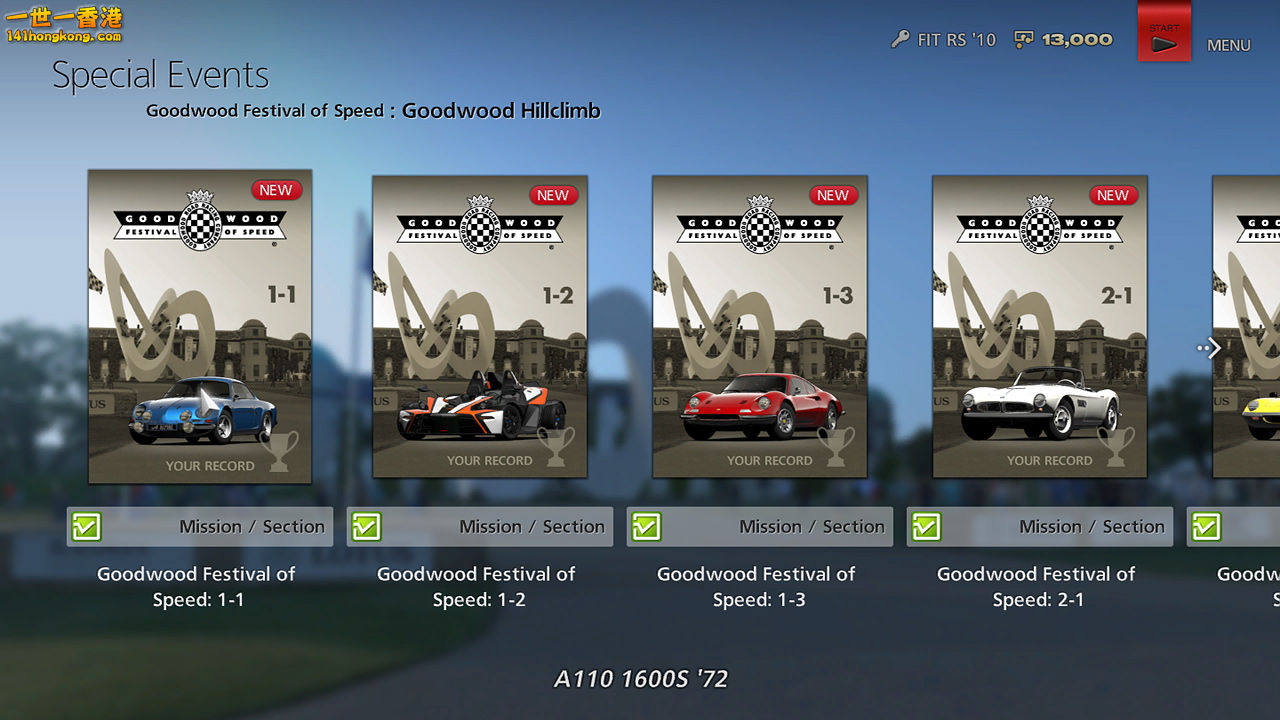Click the Special Events heading
Image resolution: width=1280 pixels, height=720 pixels.
click(161, 74)
